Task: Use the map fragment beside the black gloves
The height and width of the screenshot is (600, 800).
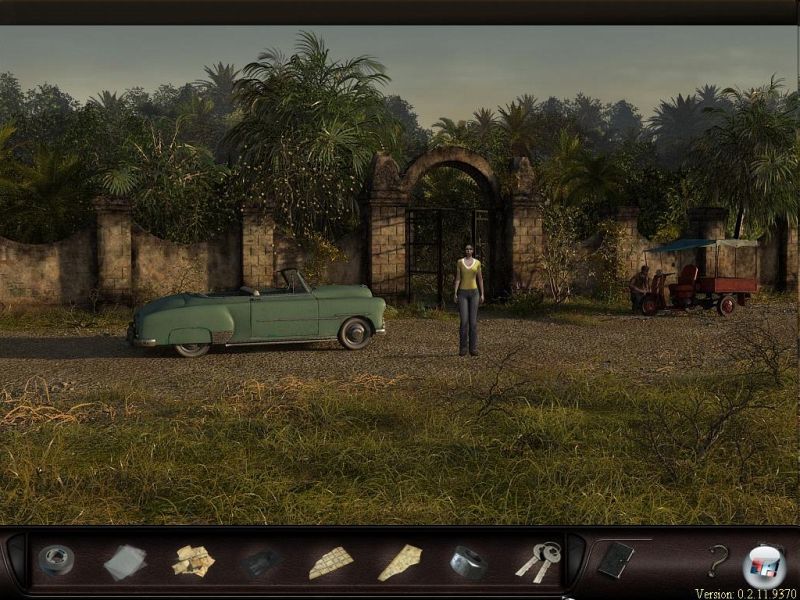Action: 331,562
